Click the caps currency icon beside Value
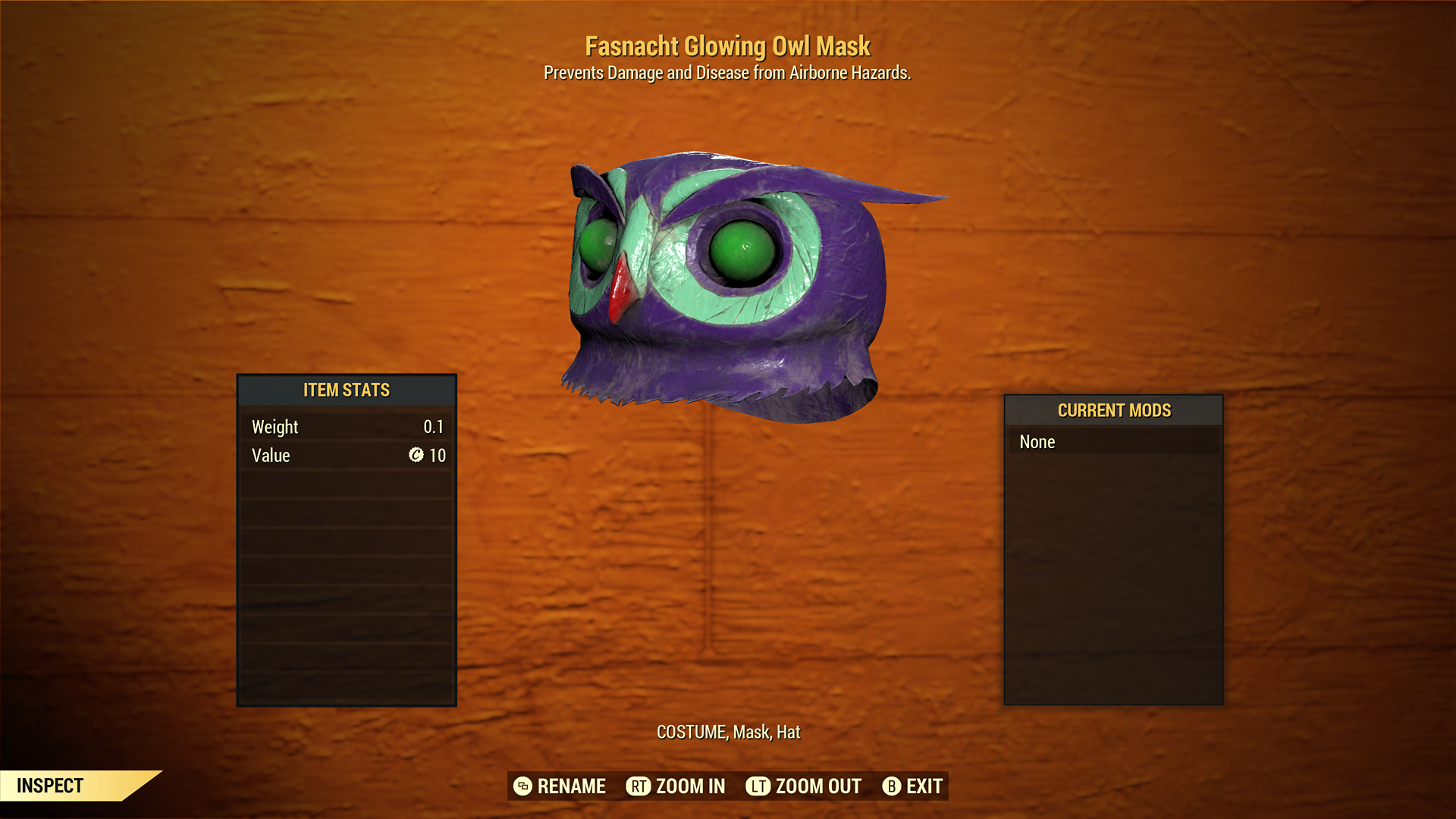Viewport: 1456px width, 819px height. tap(416, 456)
